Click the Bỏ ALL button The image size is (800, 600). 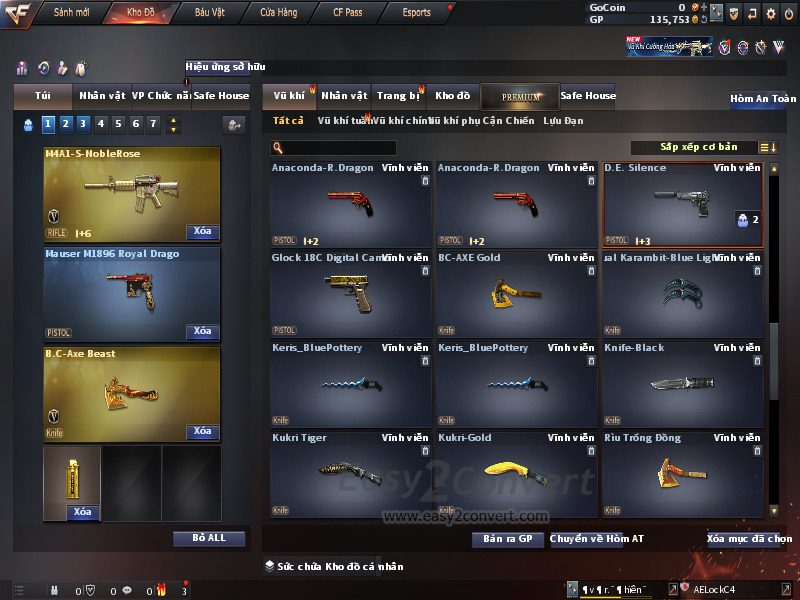208,538
